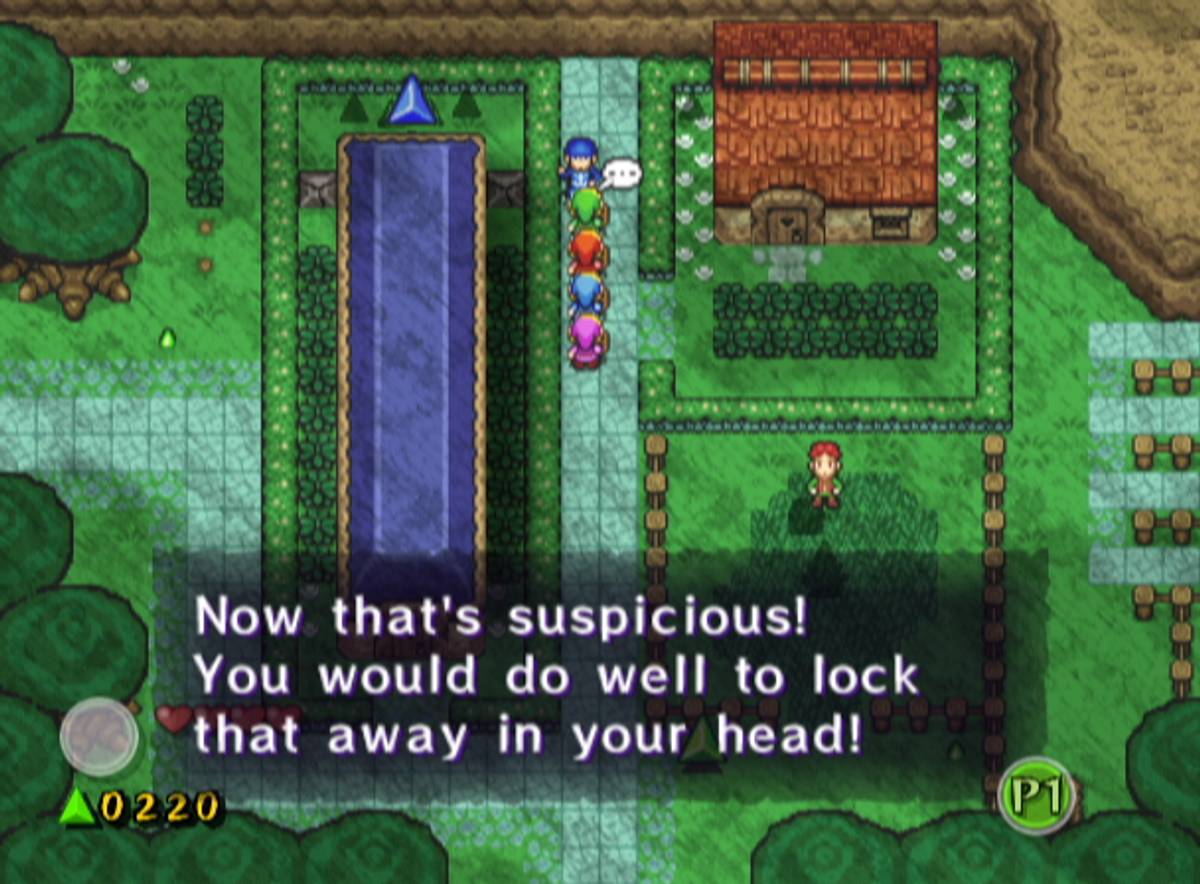Select the round item slot
The height and width of the screenshot is (884, 1200).
(98, 736)
